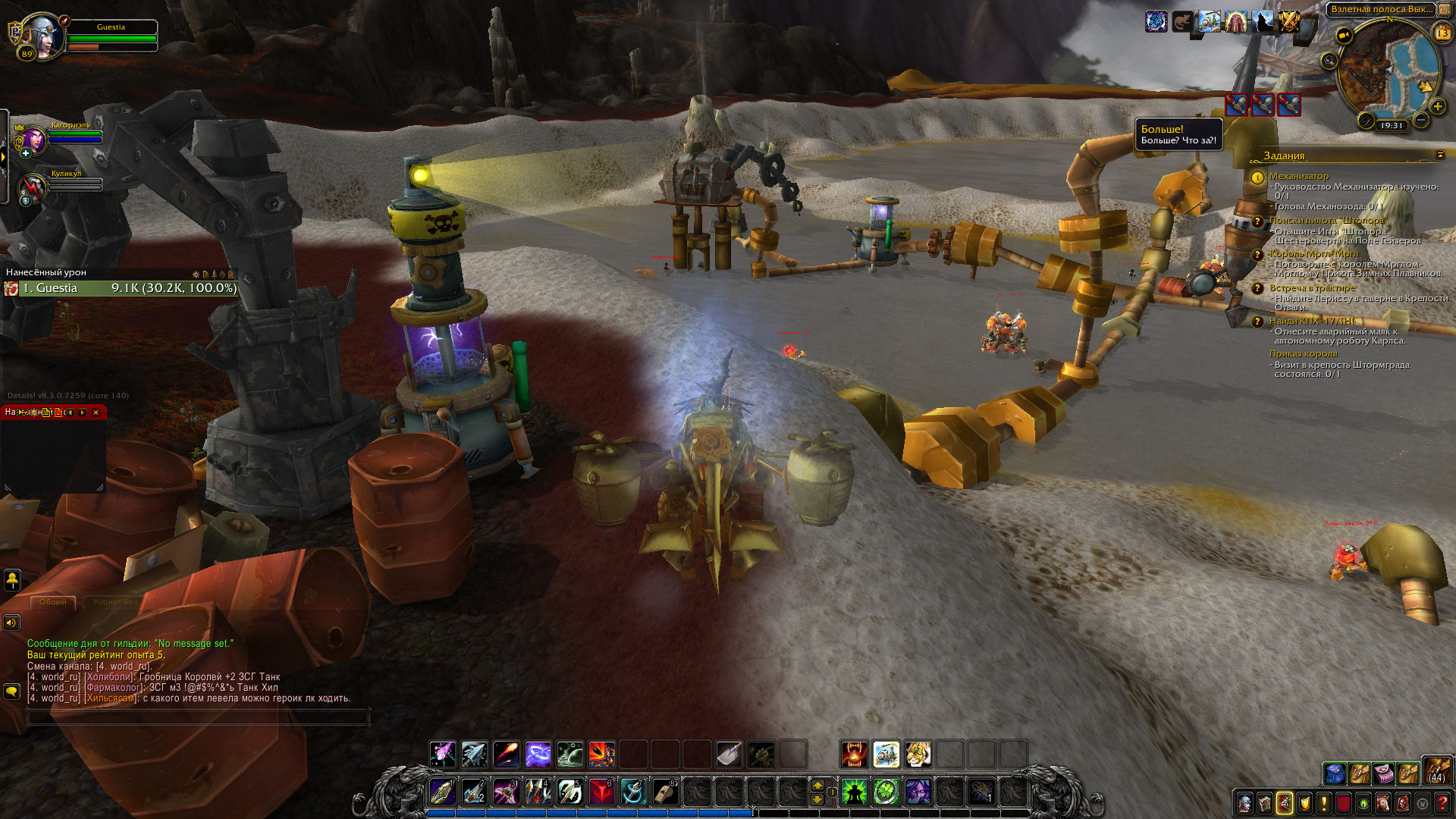Open the quest log exclamation mark button

click(x=1324, y=803)
